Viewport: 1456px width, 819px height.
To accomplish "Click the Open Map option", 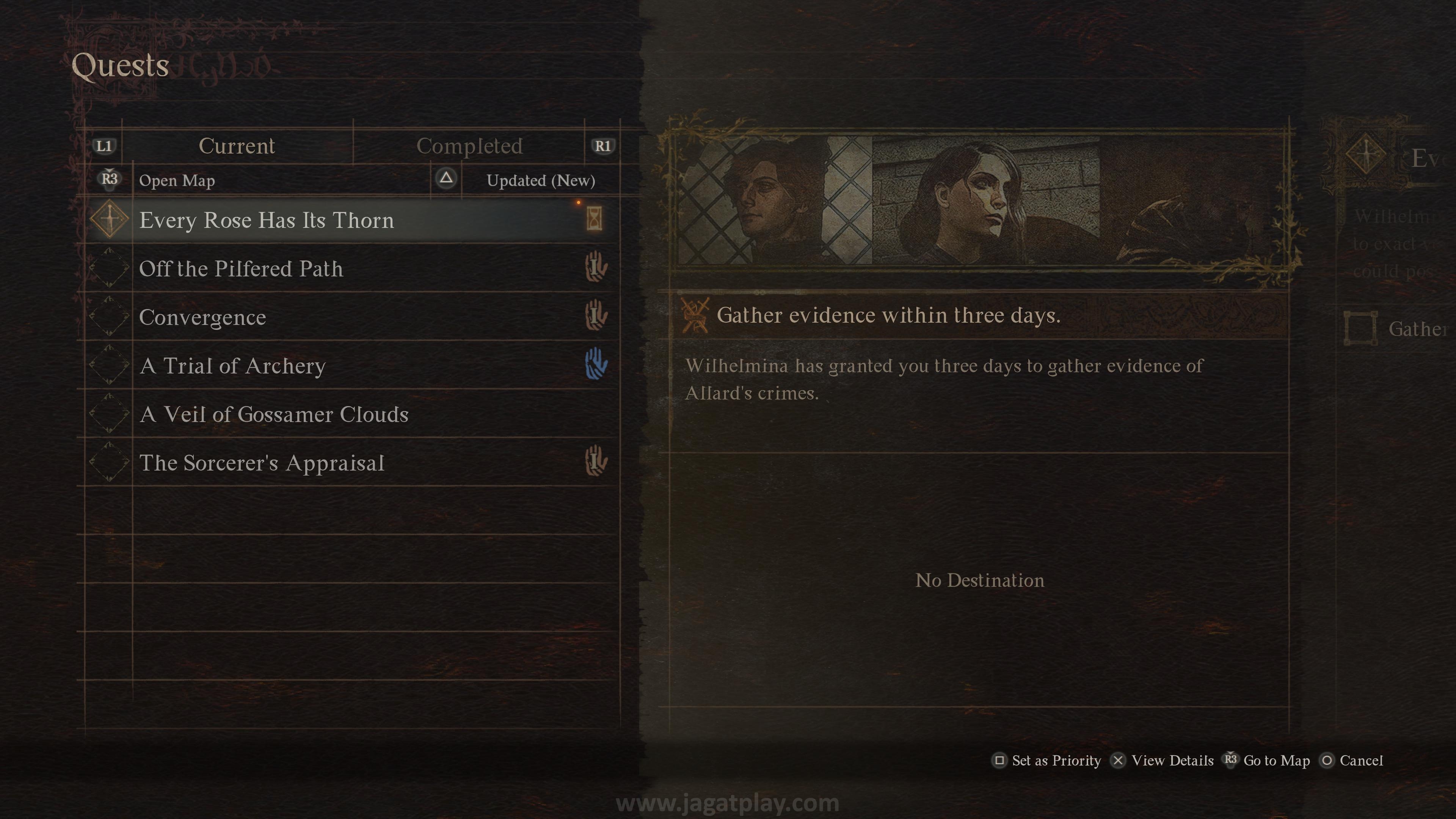I will coord(176,180).
